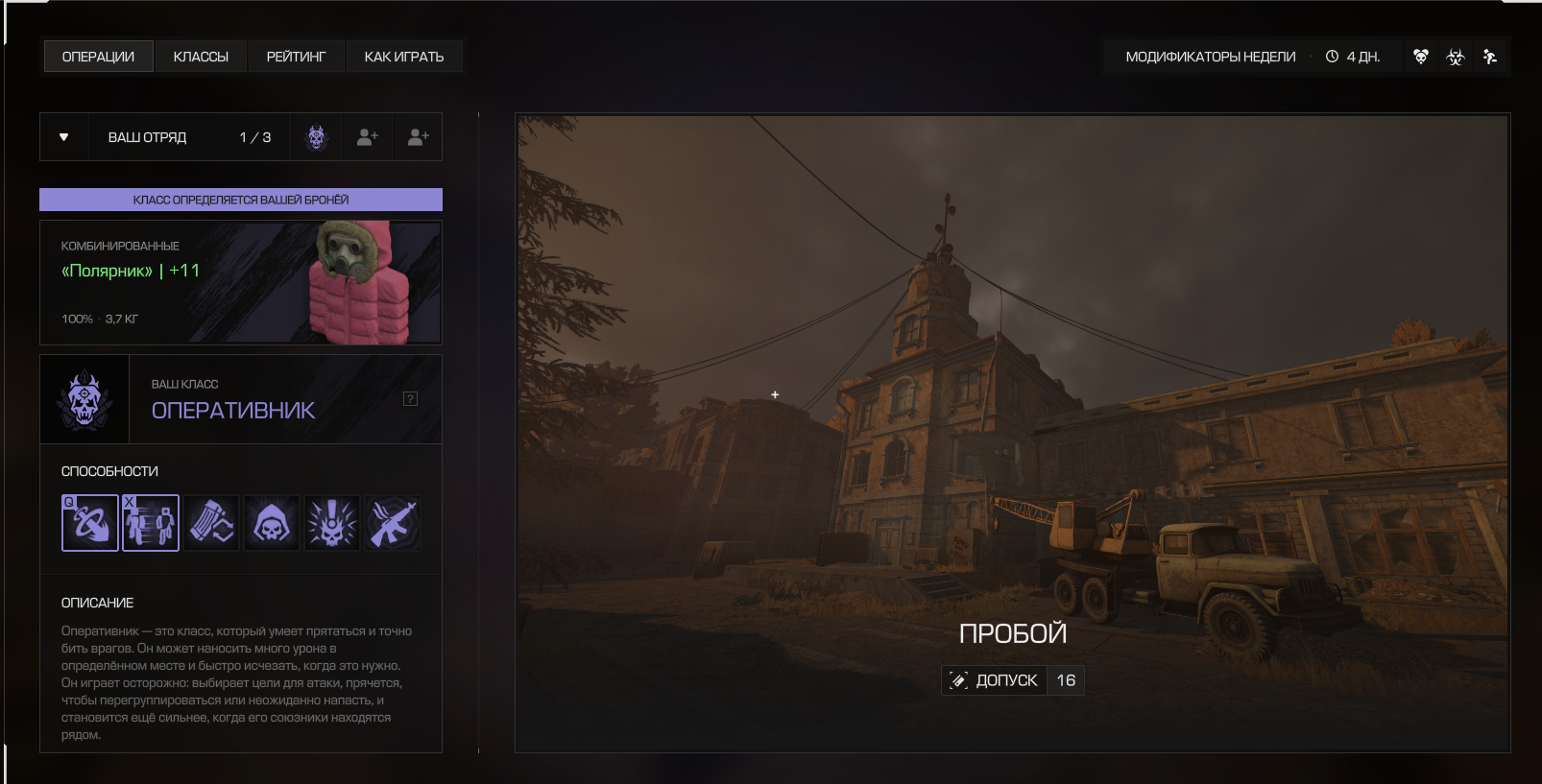Click the question mark next to ОПЕРАТИВНИК
The image size is (1542, 784).
(410, 399)
